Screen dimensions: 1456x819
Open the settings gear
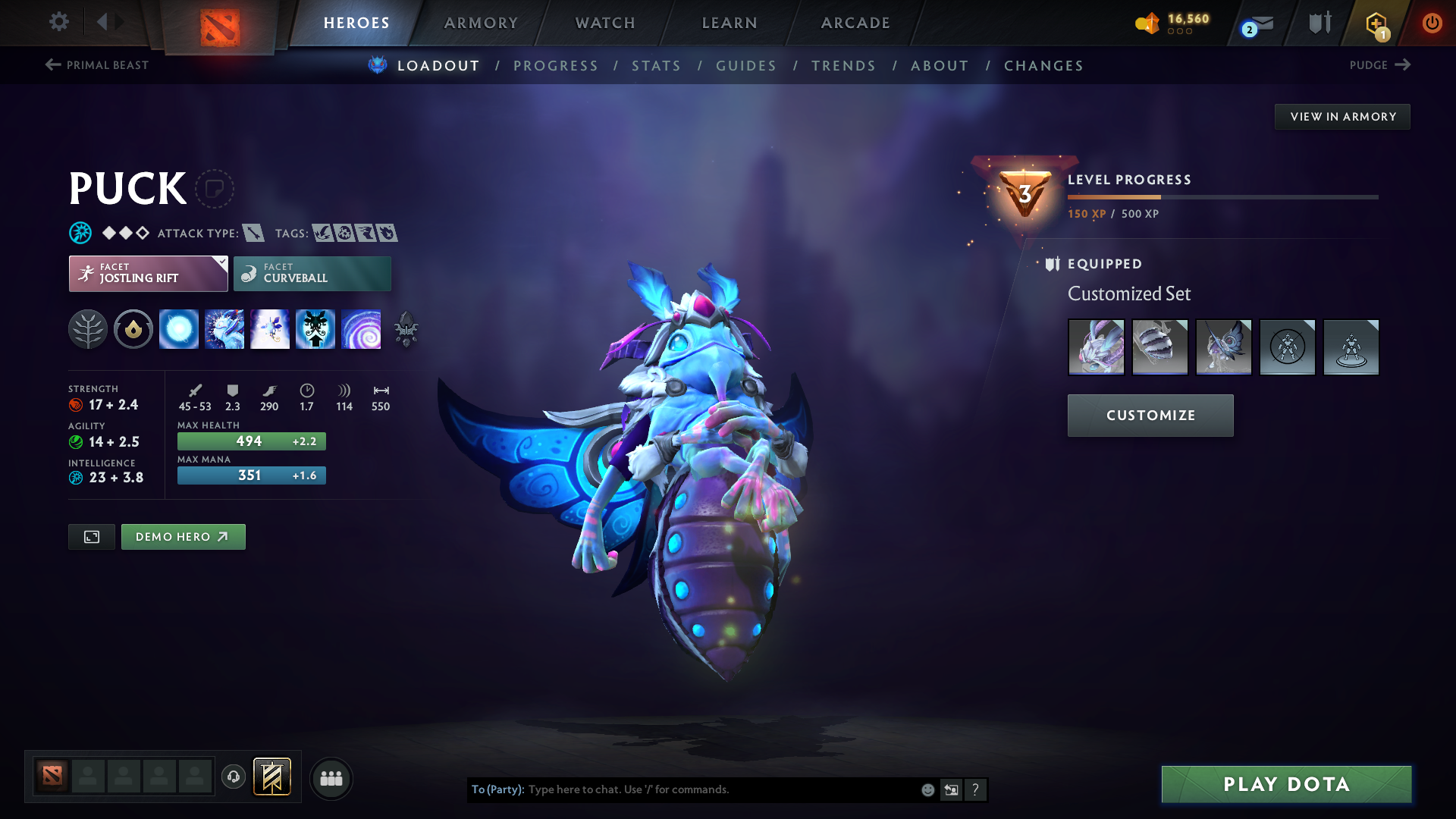[58, 22]
